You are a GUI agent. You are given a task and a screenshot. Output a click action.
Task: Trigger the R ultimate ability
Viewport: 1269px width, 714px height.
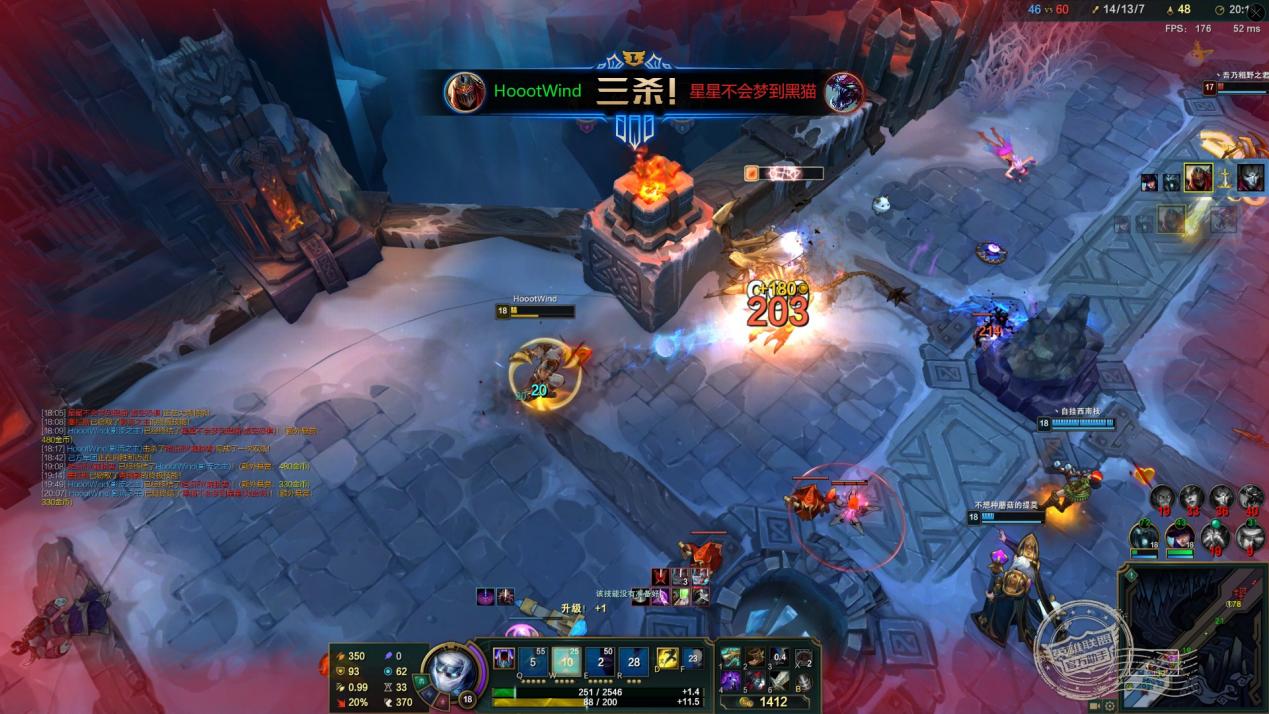pyautogui.click(x=633, y=661)
